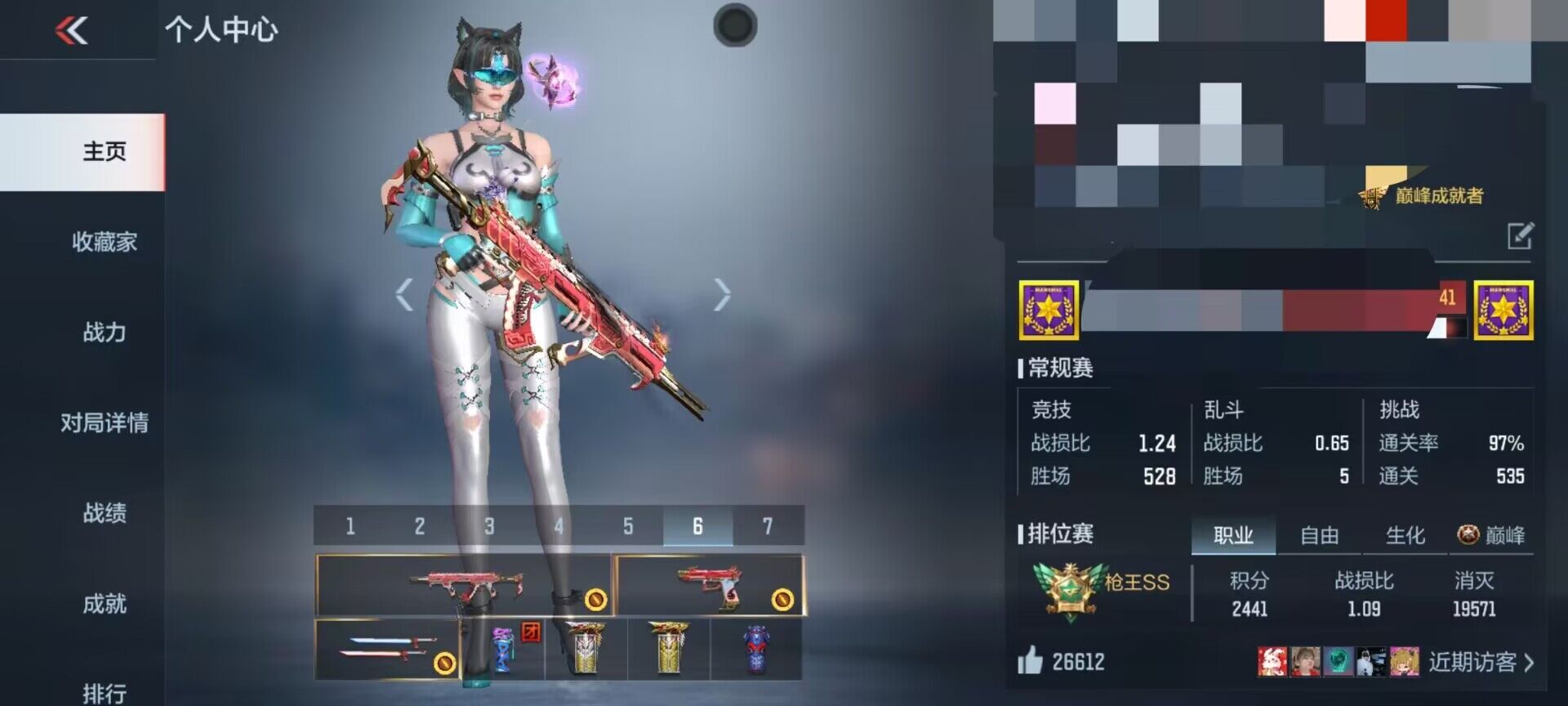Select the 主页 home entry

click(104, 152)
